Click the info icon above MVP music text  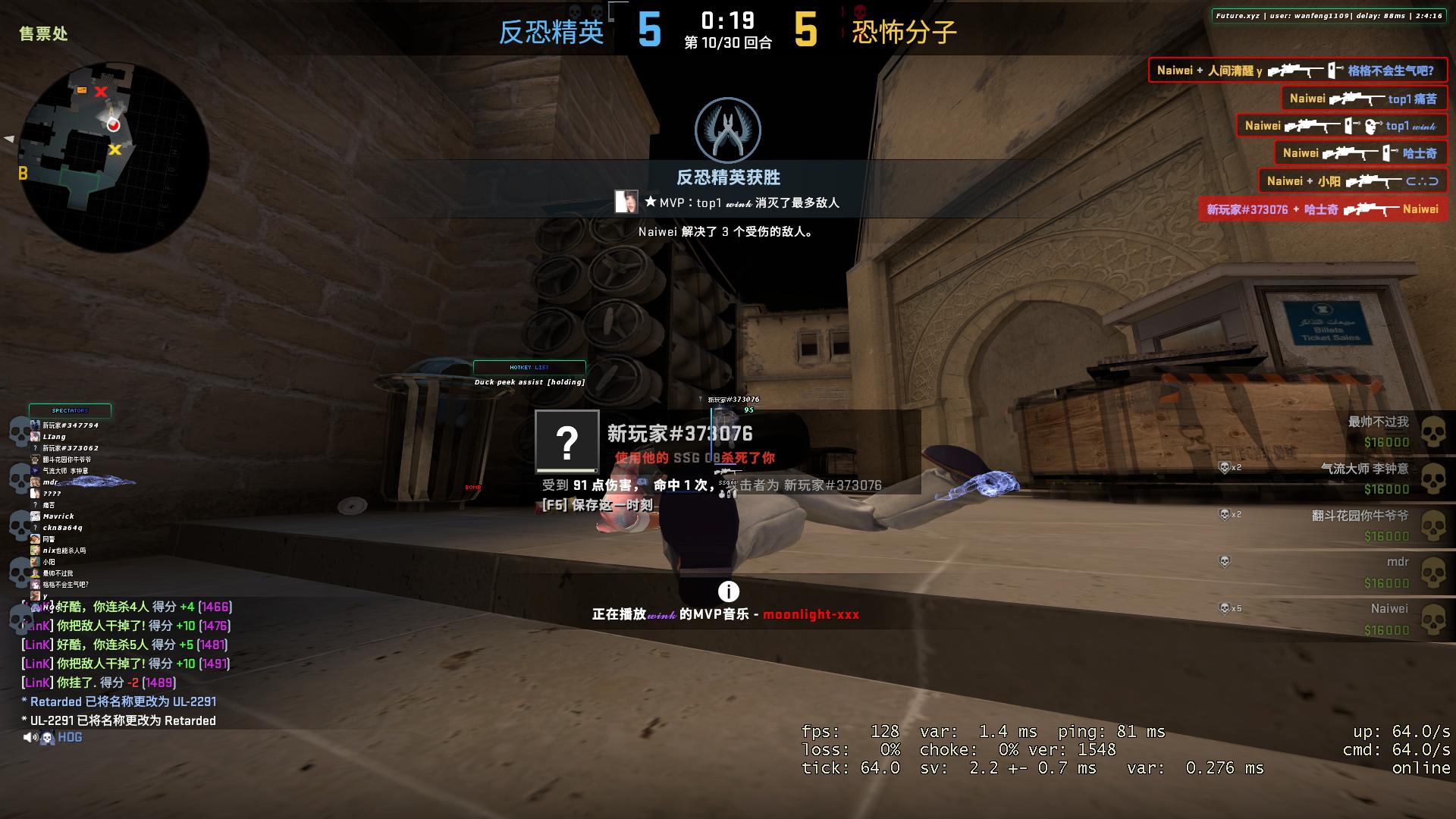[728, 591]
